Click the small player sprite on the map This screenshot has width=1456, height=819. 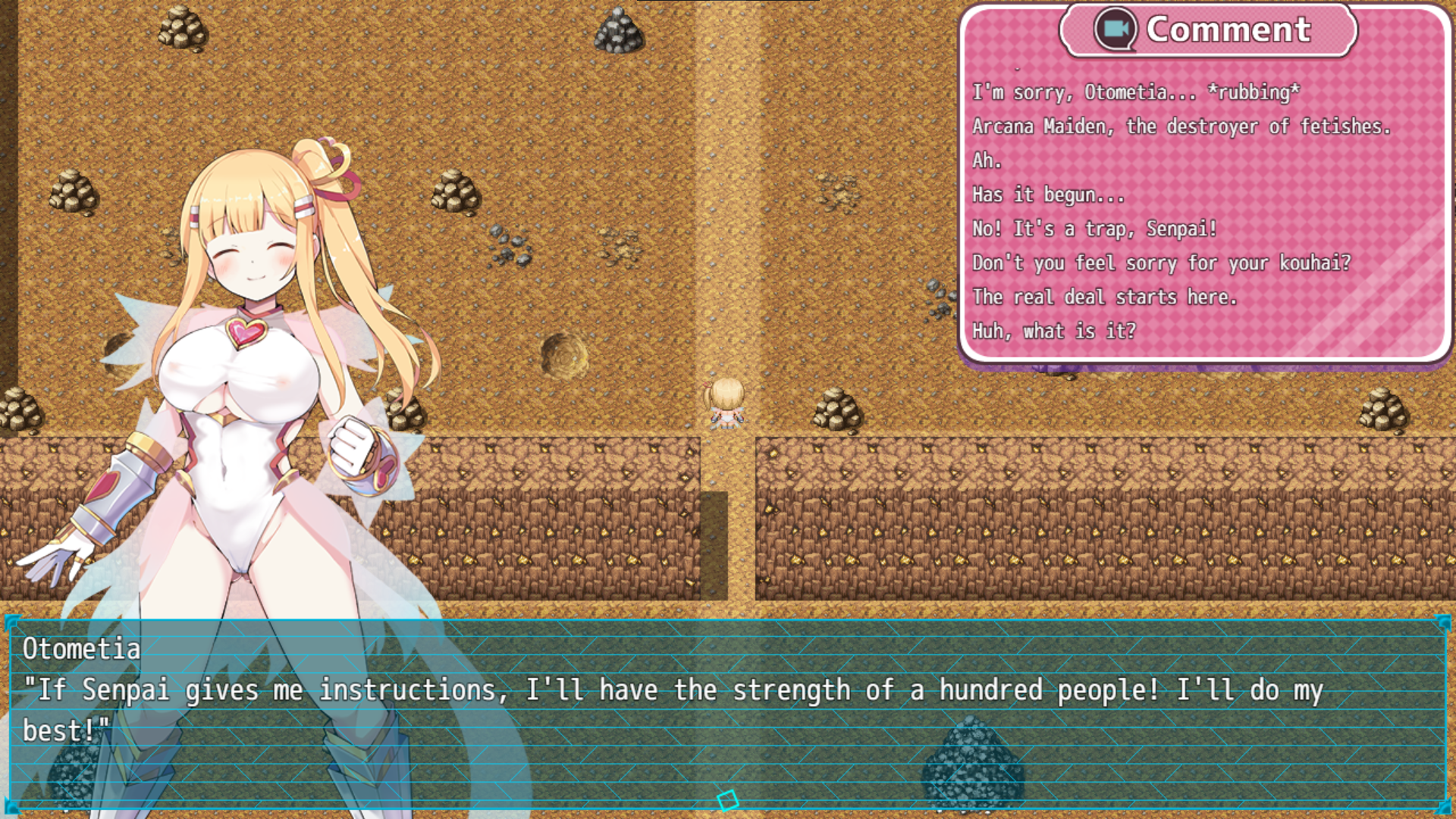click(x=726, y=402)
